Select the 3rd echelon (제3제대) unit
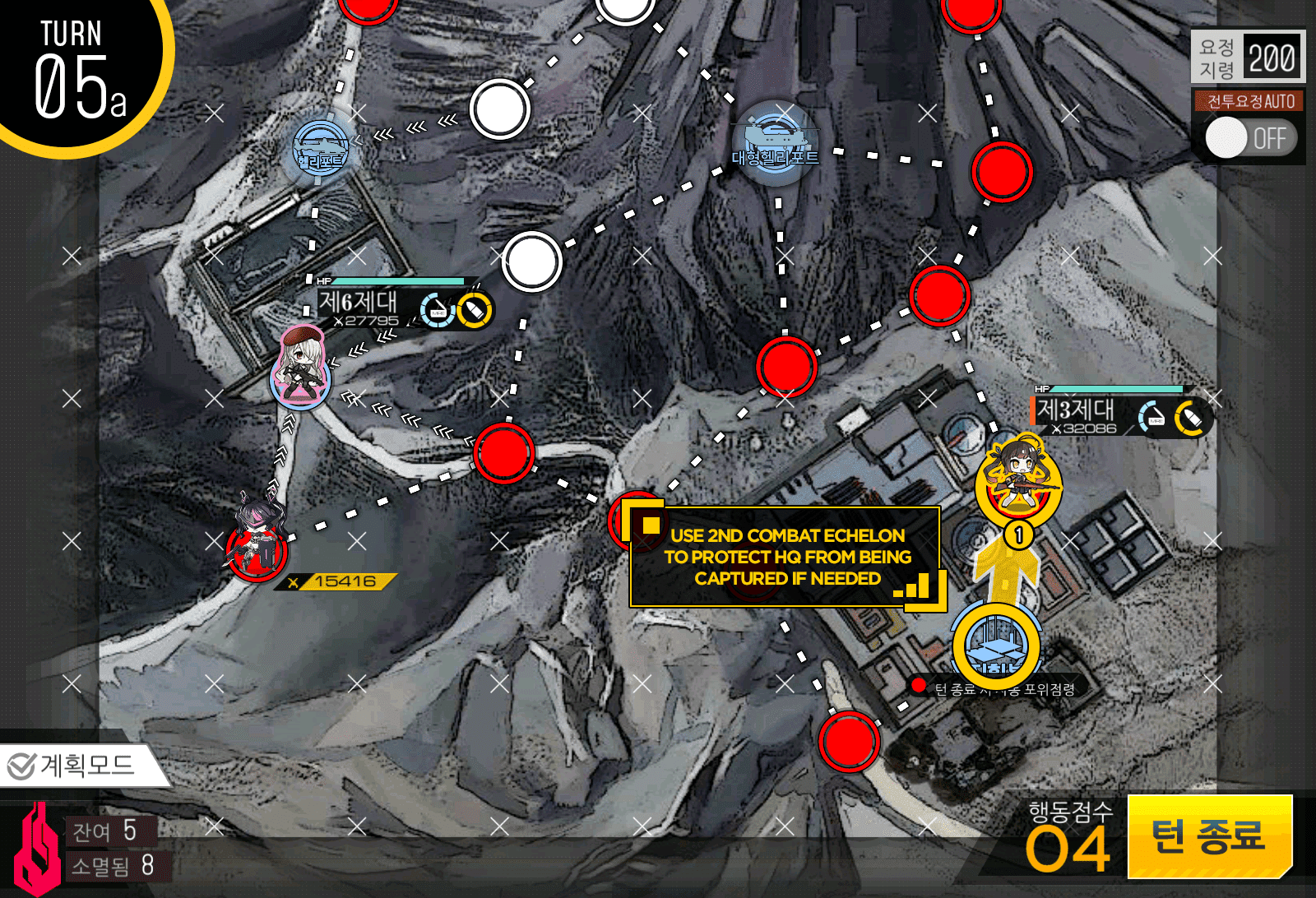This screenshot has height=898, width=1316. (1018, 478)
